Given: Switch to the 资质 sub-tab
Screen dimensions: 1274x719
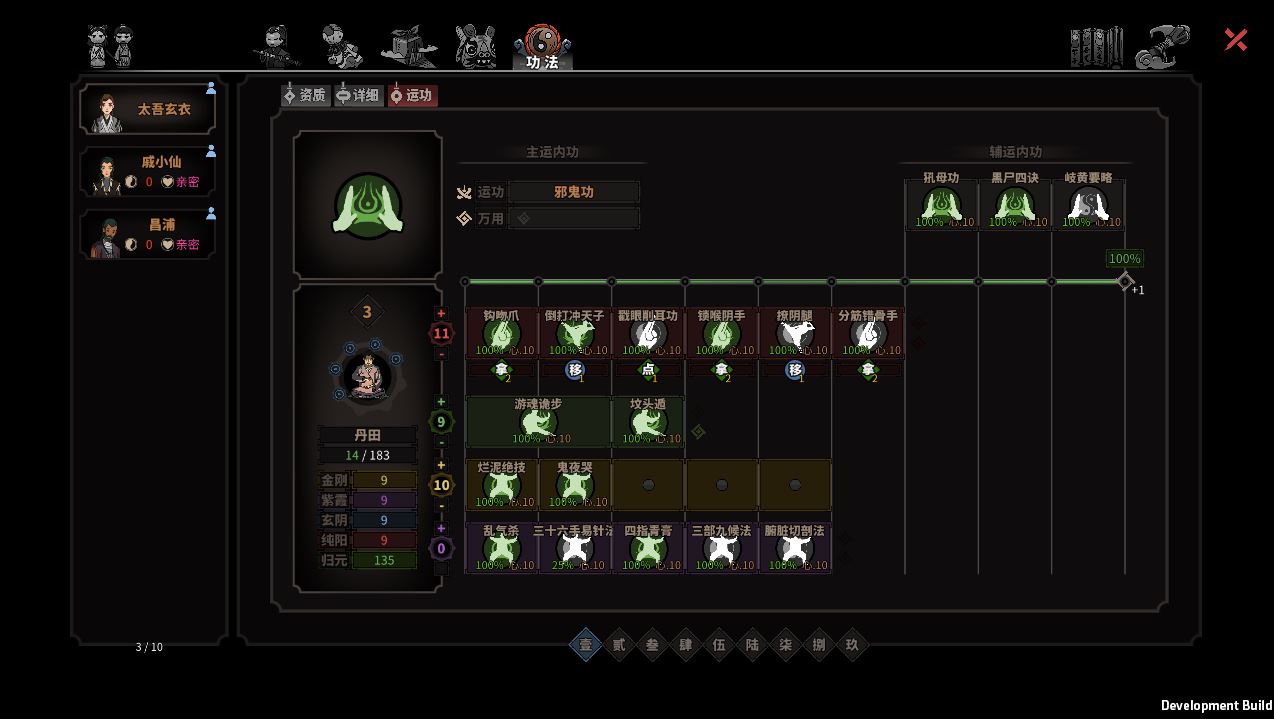Looking at the screenshot, I should [305, 95].
